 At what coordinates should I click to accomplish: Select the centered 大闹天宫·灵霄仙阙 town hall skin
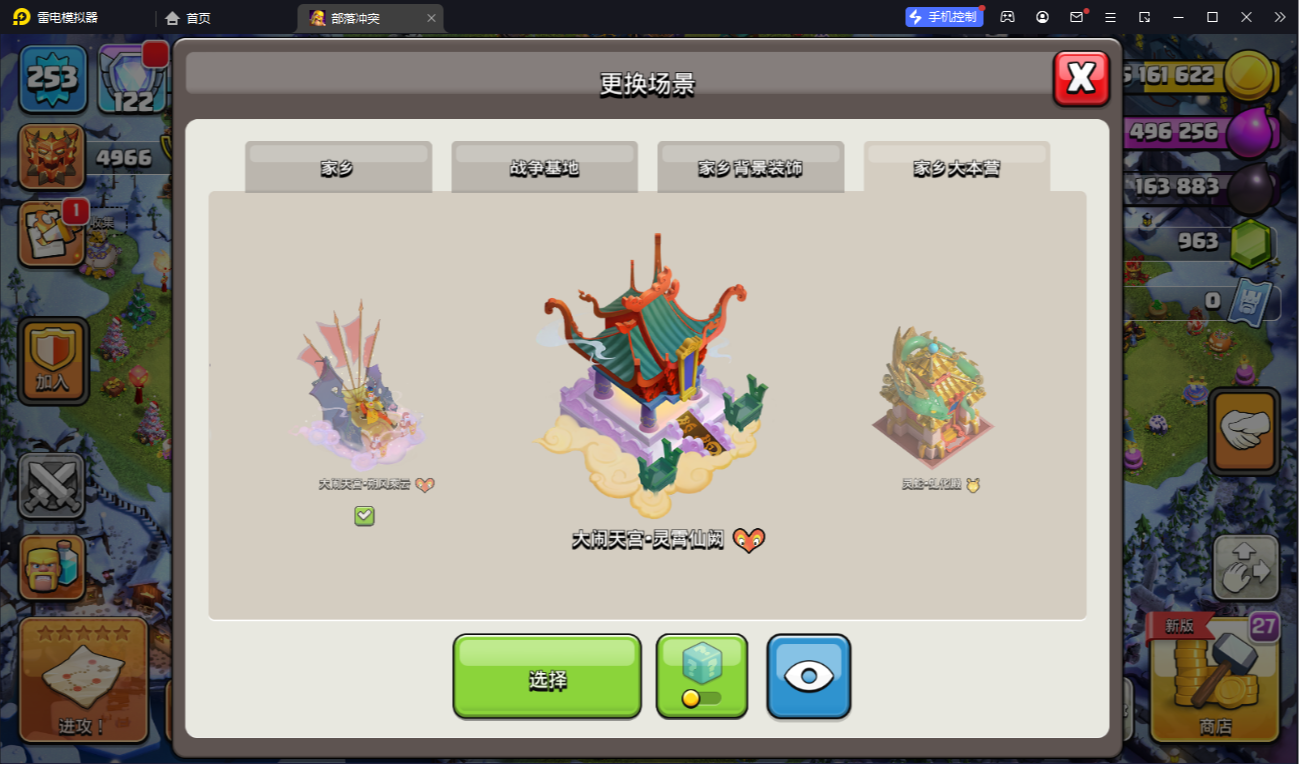click(647, 380)
